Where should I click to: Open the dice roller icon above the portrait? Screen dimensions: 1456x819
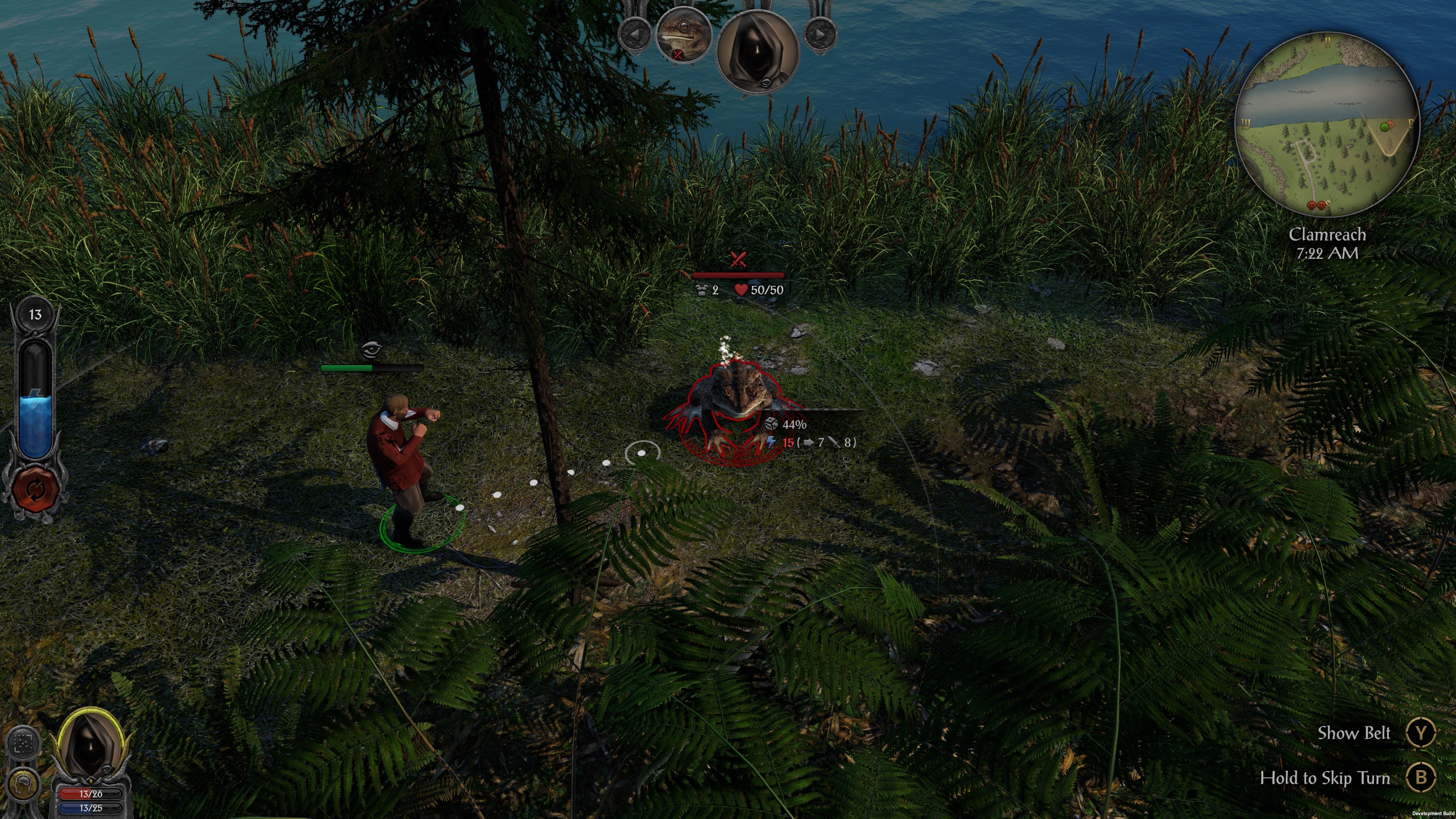[x=23, y=744]
